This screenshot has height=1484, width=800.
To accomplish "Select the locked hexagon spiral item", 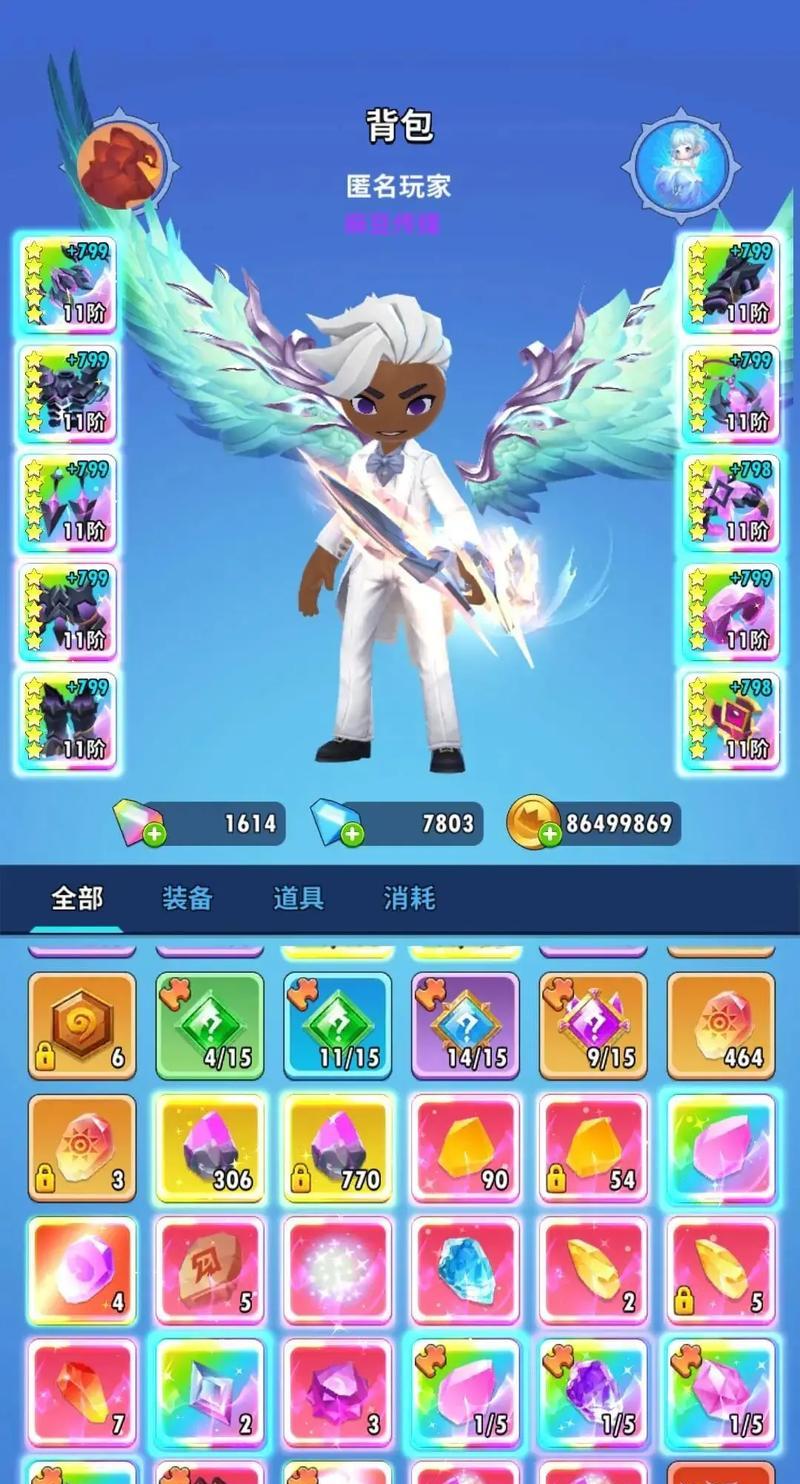I will click(82, 1026).
